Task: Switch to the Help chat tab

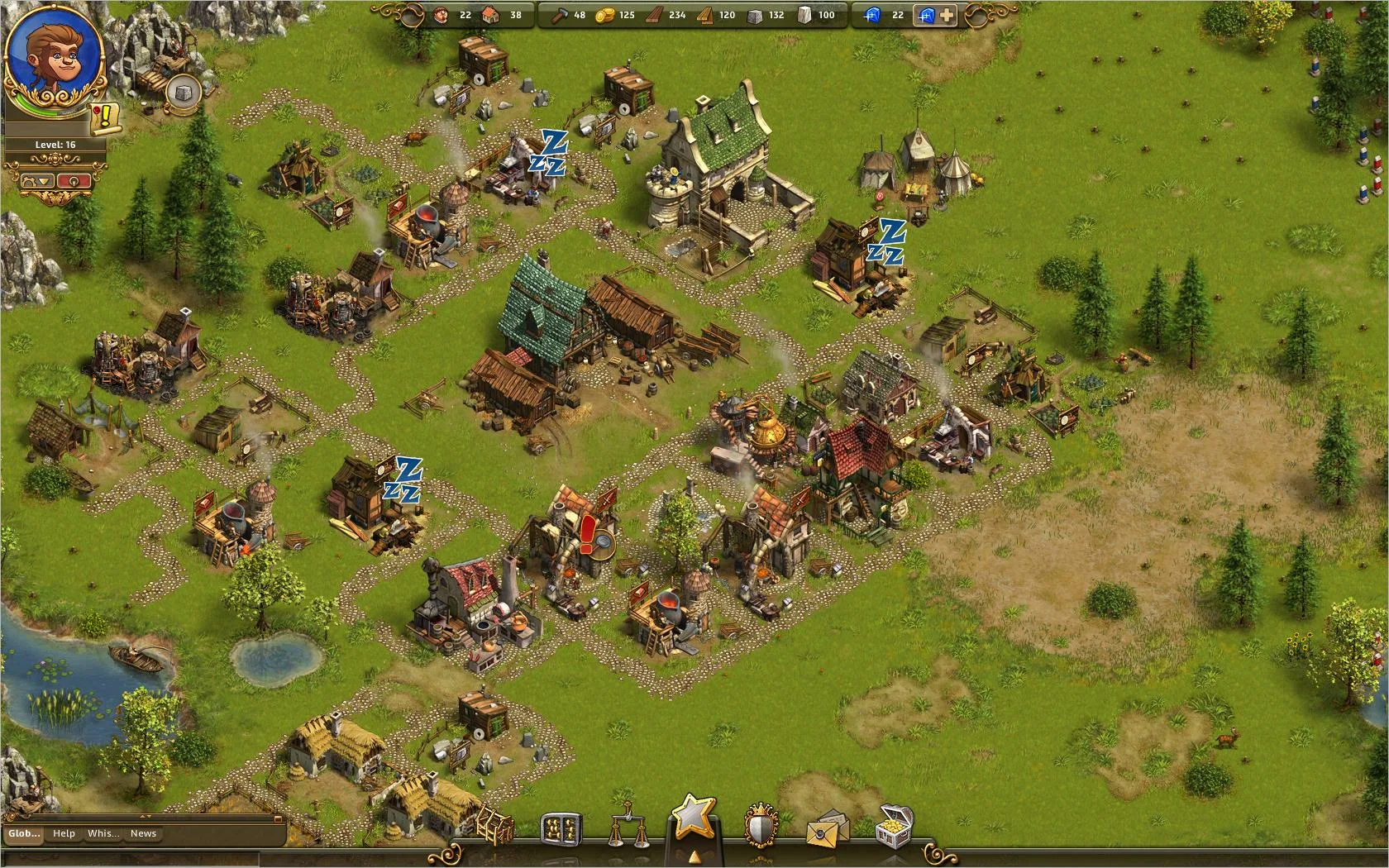Action: pyautogui.click(x=64, y=833)
